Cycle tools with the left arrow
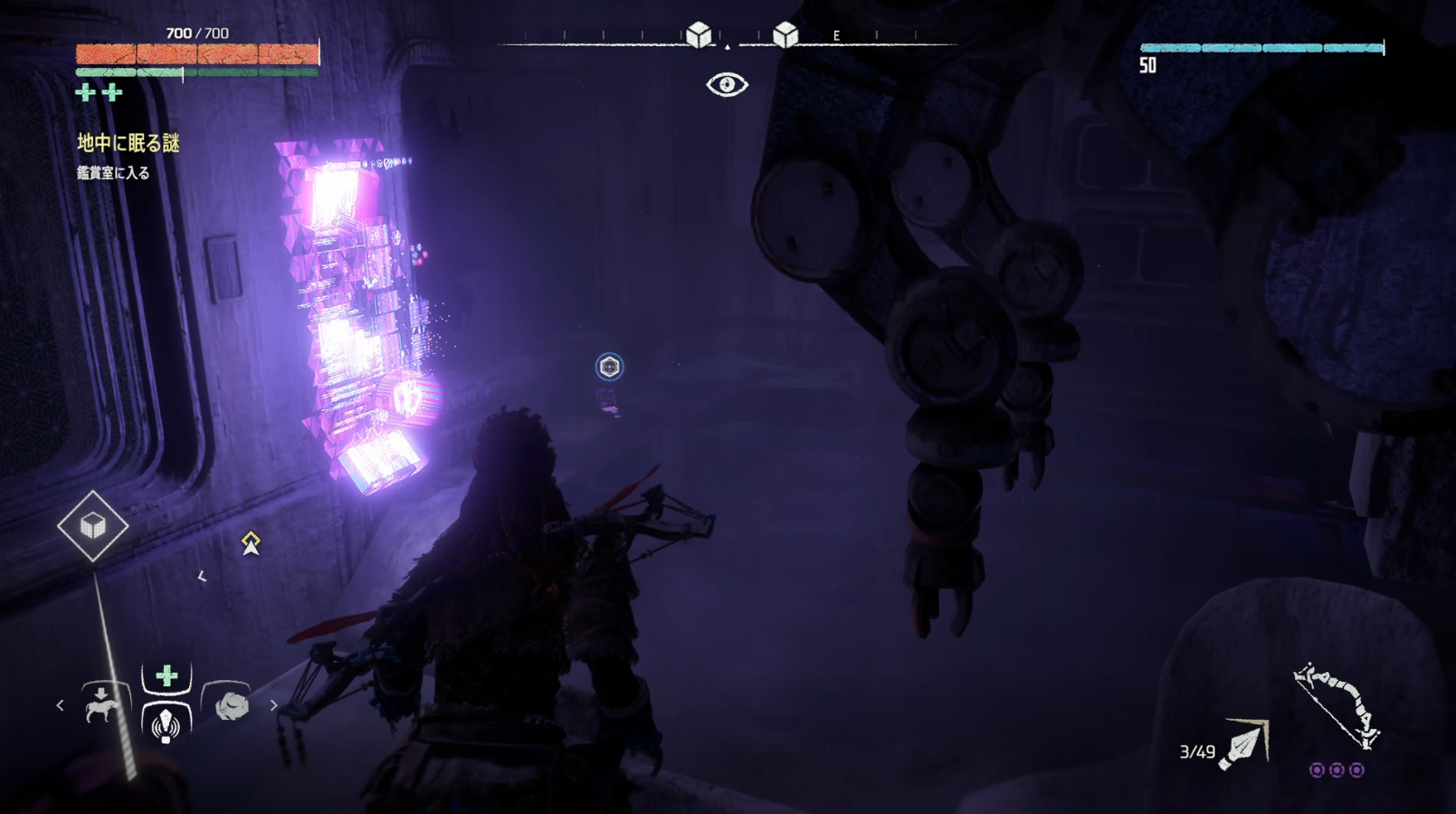This screenshot has width=1456, height=814. coord(61,704)
